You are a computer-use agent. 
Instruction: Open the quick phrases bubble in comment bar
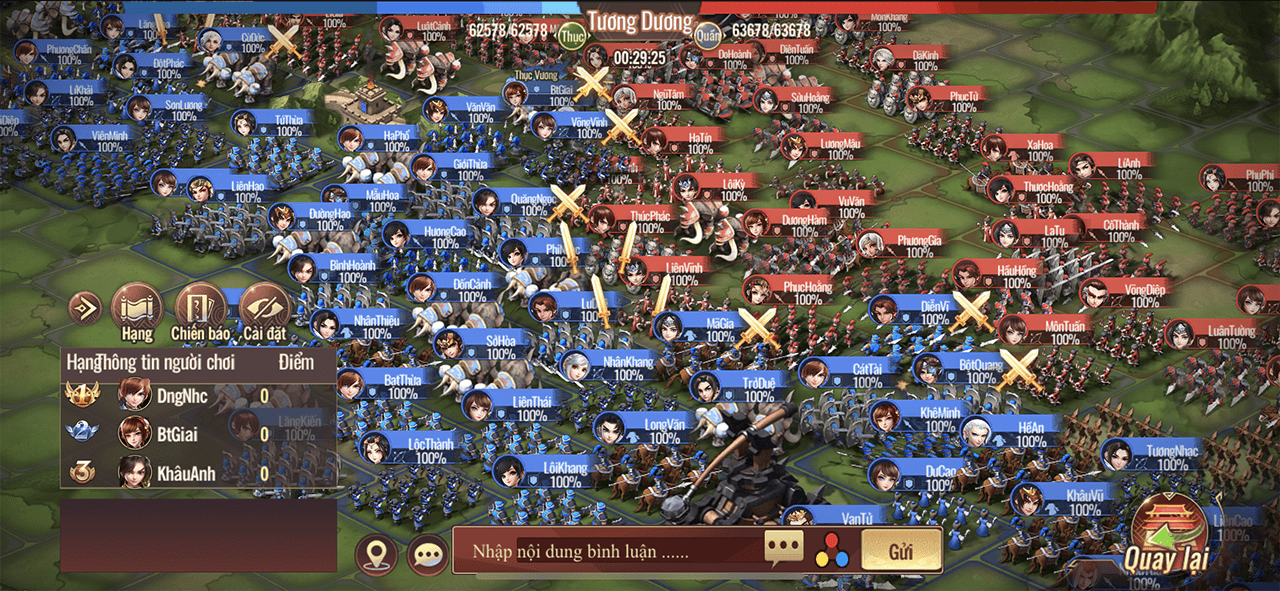click(783, 547)
